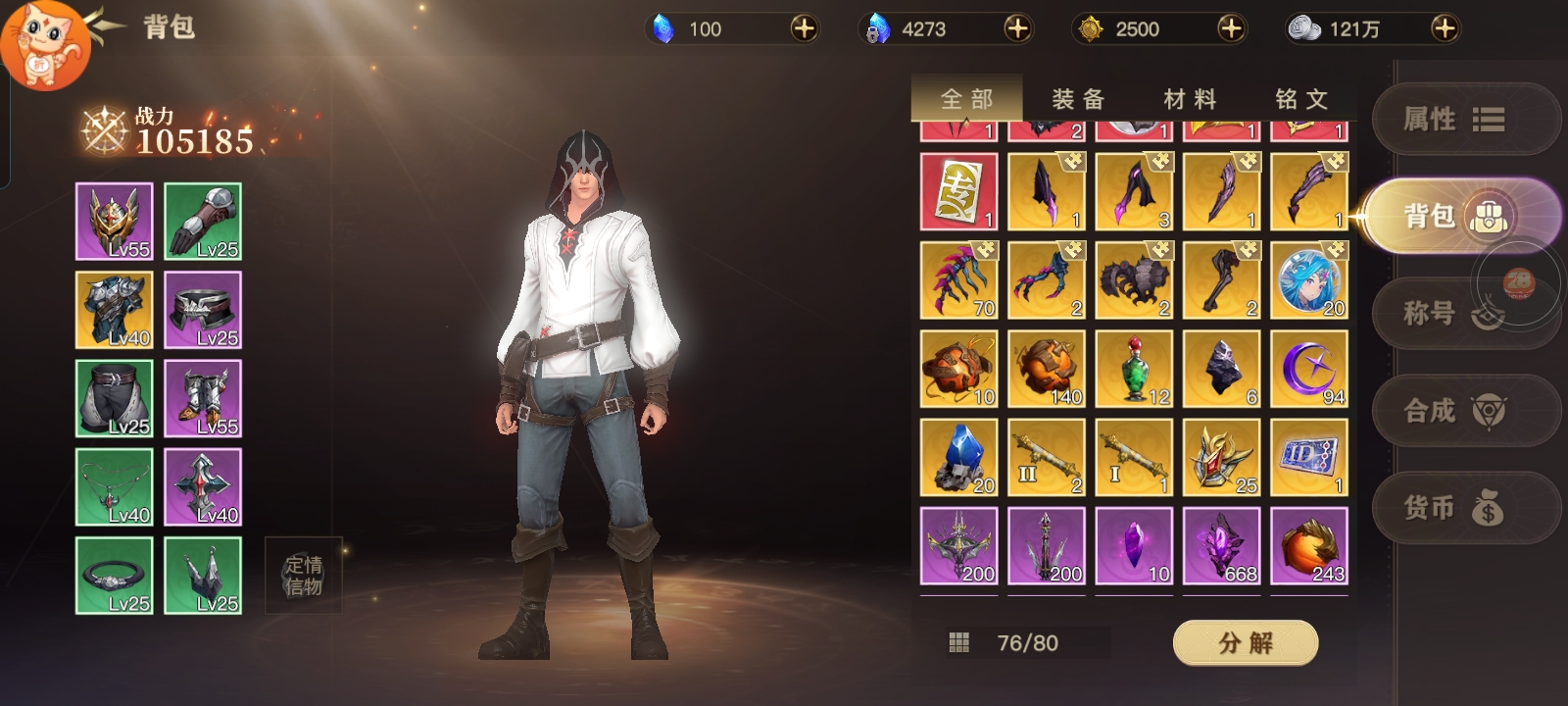
Task: Select the Lv55 helmet equipment slot
Action: click(115, 222)
